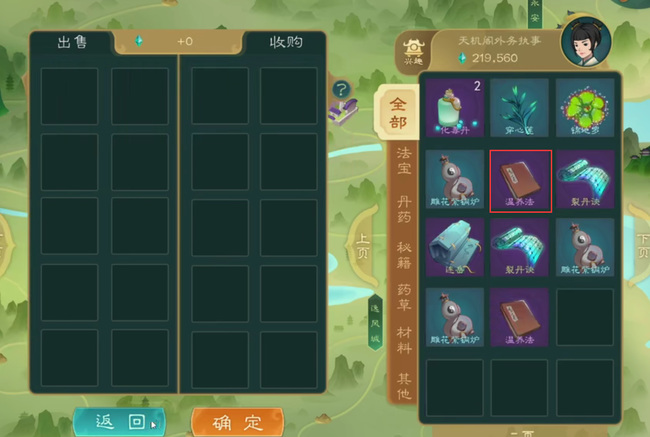Open the question mark help button
This screenshot has height=437, width=650.
341,89
